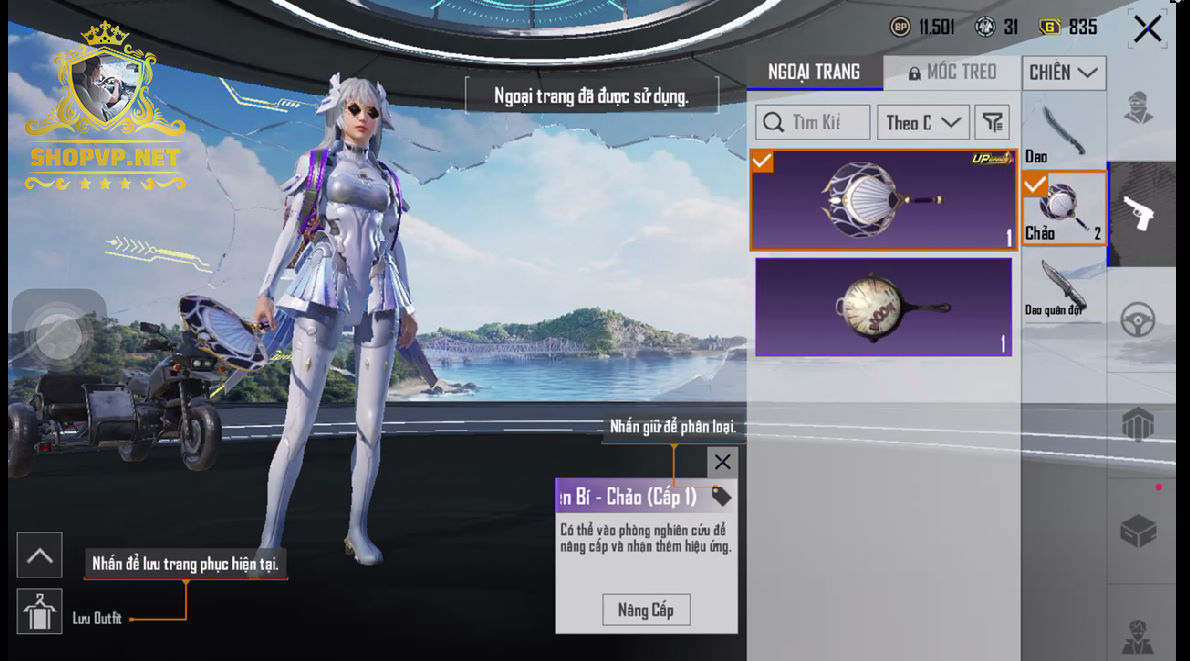Select the Dao quân đội knife slot

pos(1063,290)
